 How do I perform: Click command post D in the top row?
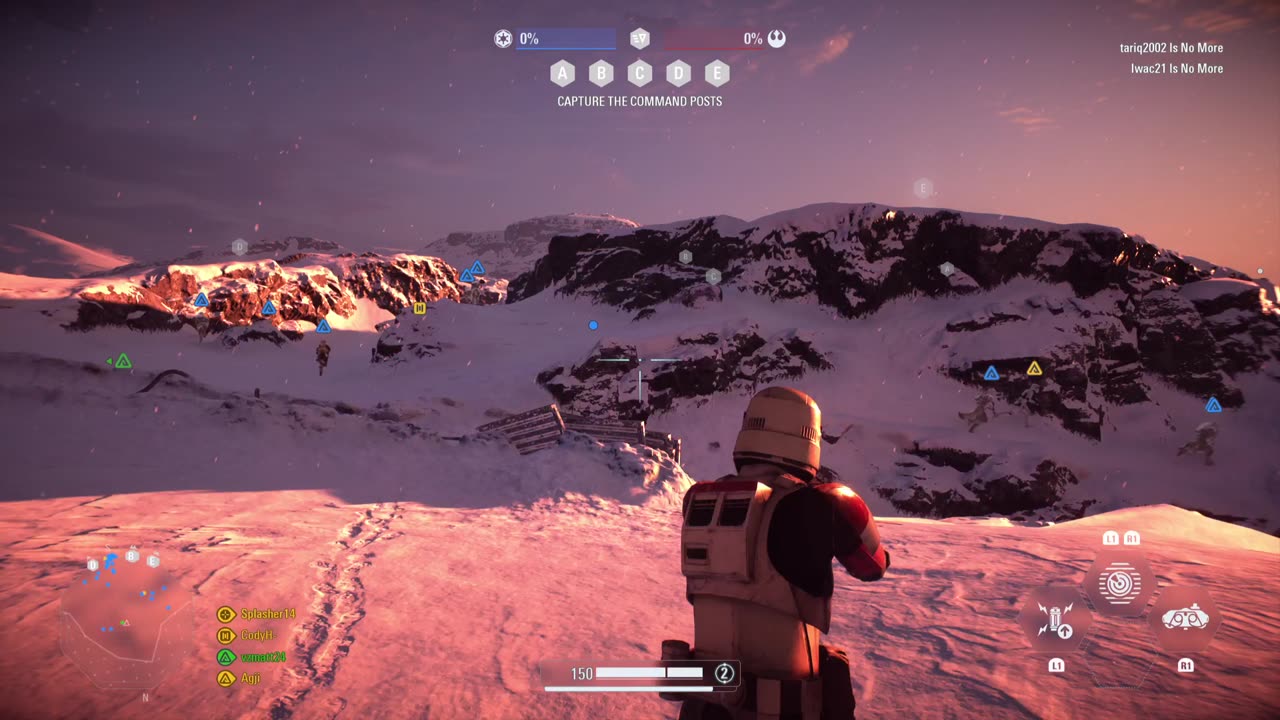point(679,73)
